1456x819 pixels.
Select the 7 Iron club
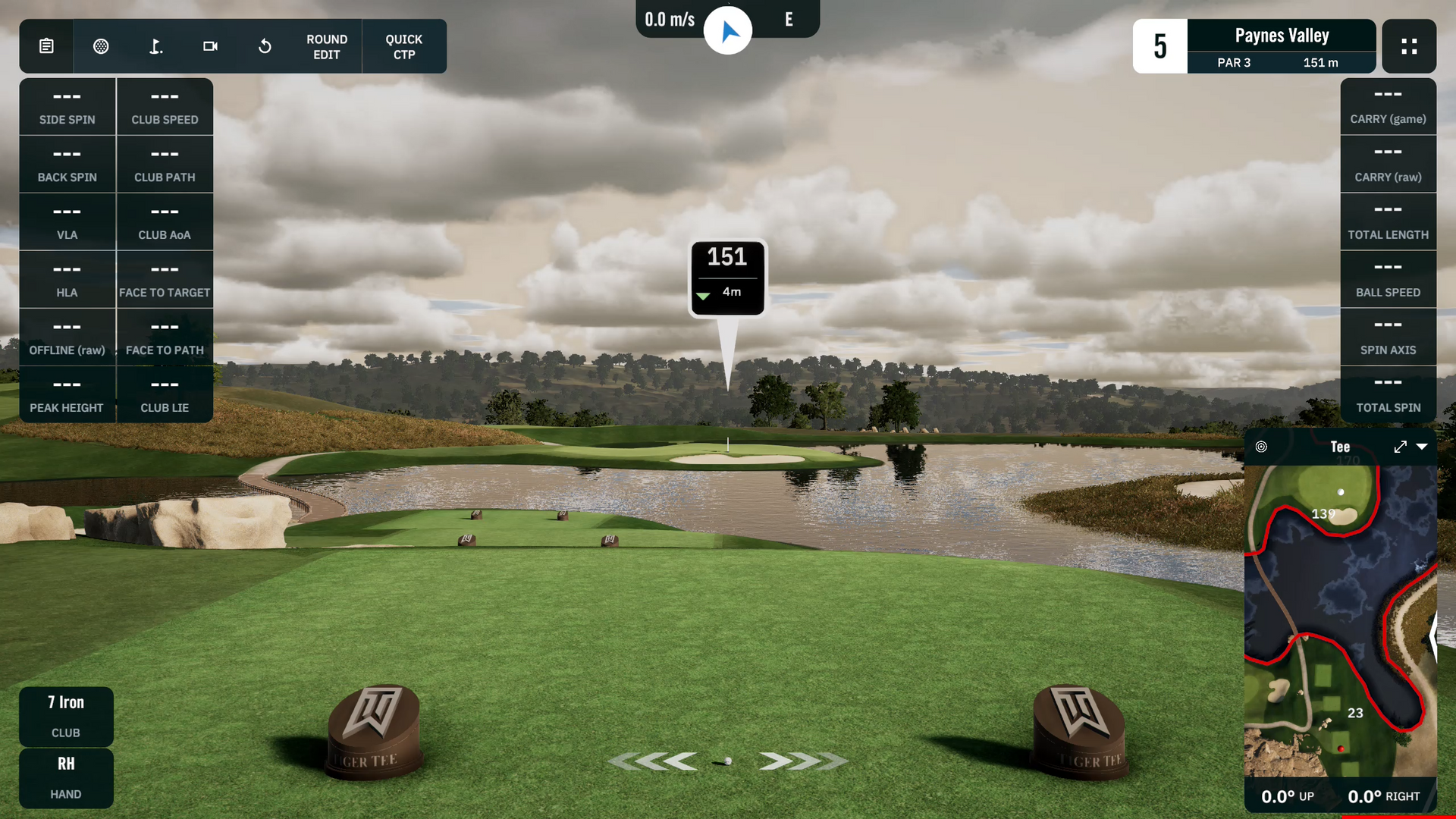pos(66,716)
